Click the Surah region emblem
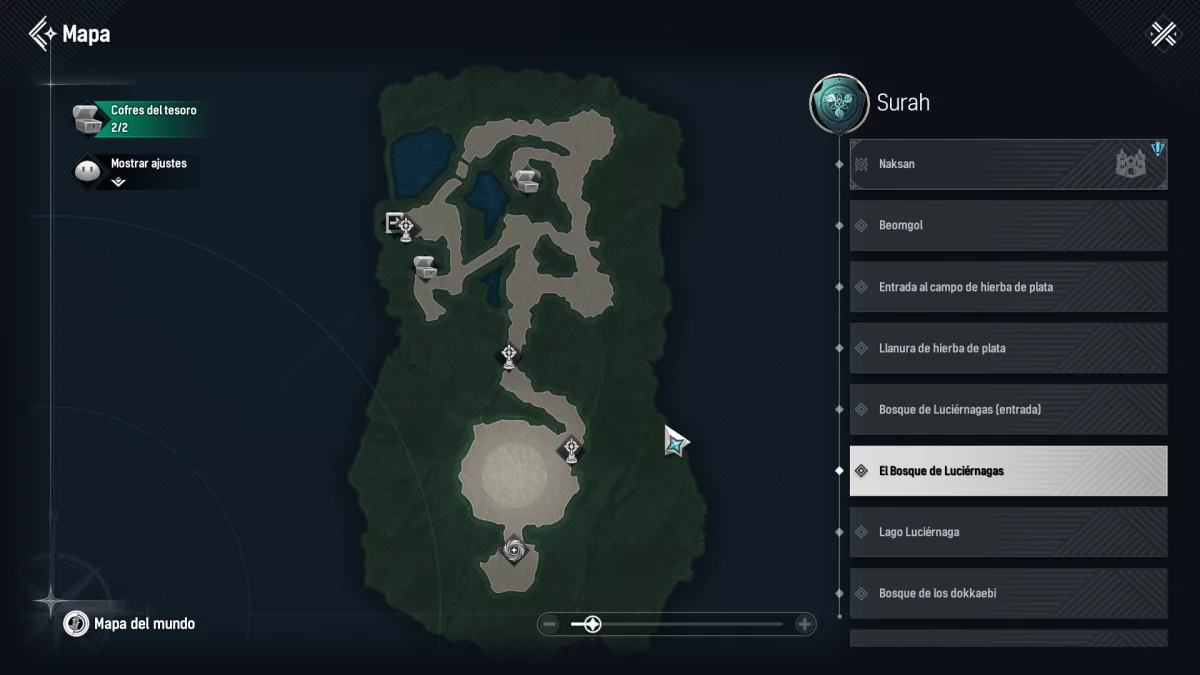This screenshot has width=1200, height=675. [x=838, y=103]
